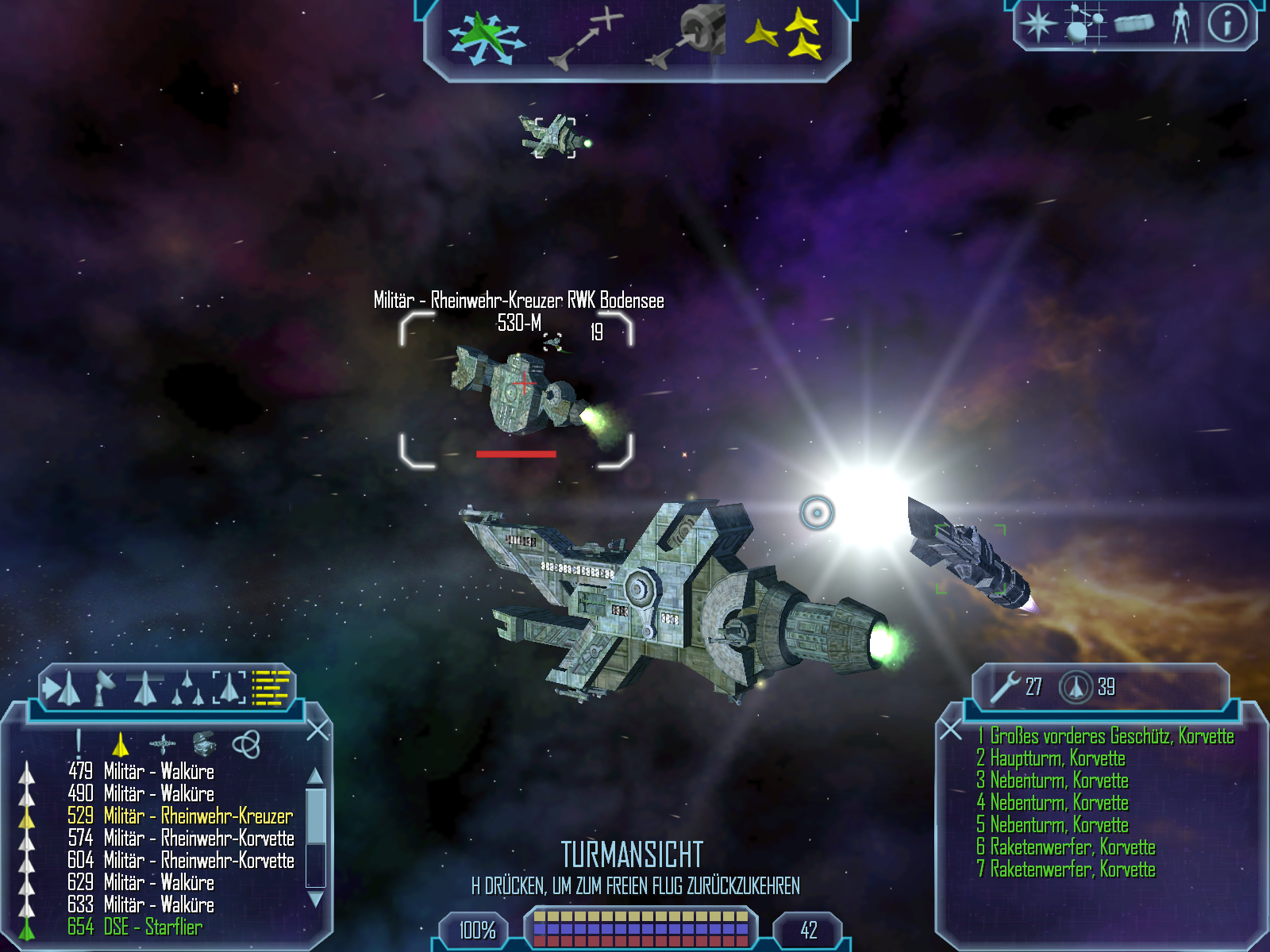Open the radar dish panel tab
The height and width of the screenshot is (952, 1270).
tap(104, 686)
